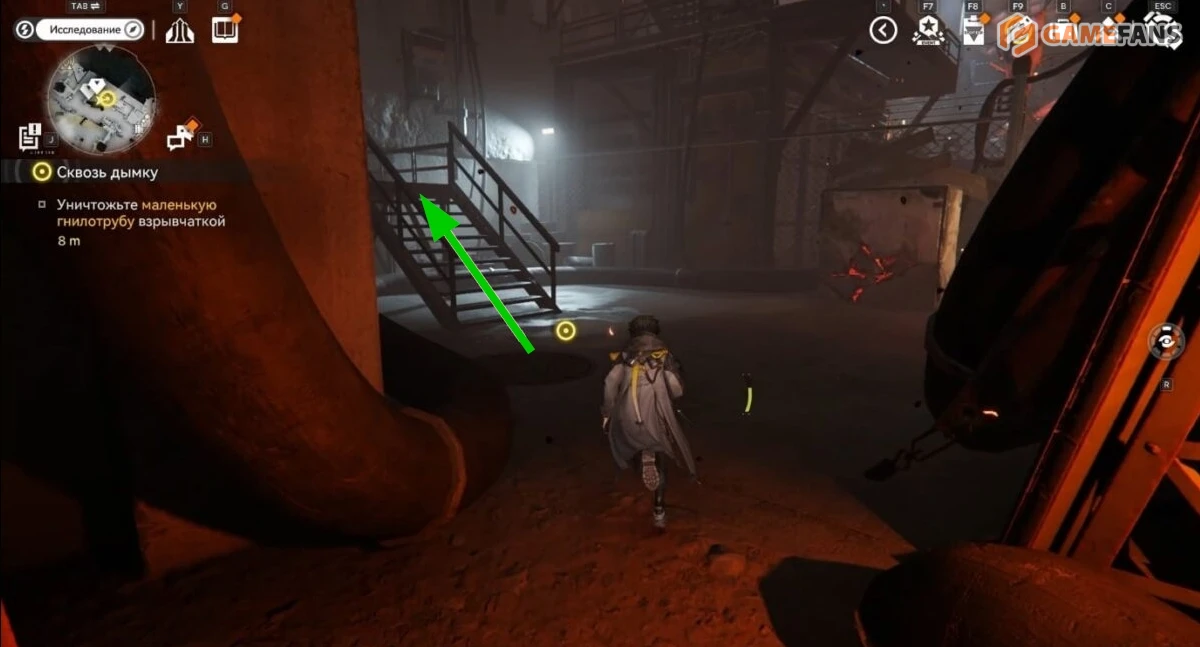Open the book journal icon

[225, 30]
